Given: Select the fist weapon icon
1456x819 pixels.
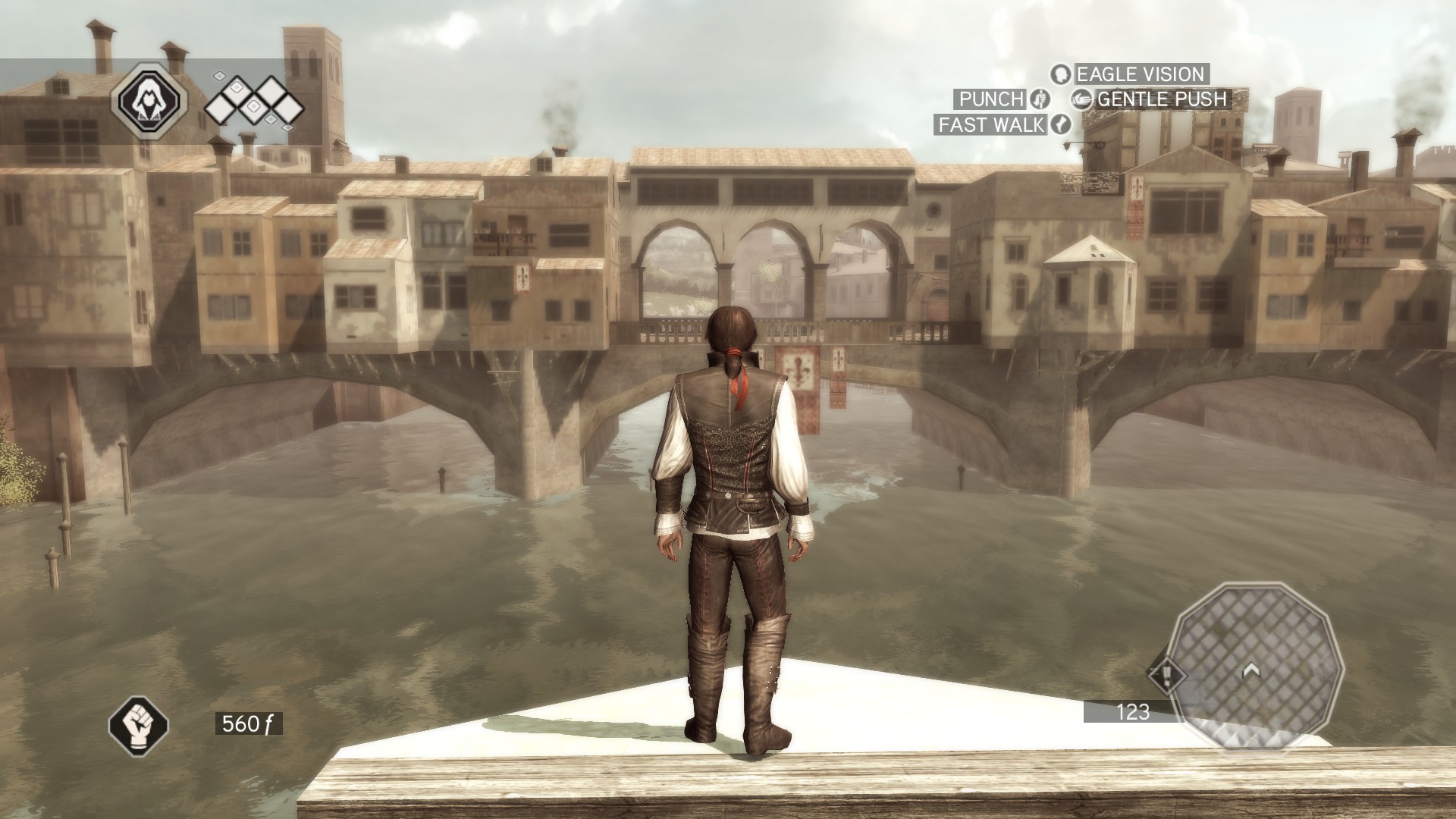Looking at the screenshot, I should click(x=138, y=723).
